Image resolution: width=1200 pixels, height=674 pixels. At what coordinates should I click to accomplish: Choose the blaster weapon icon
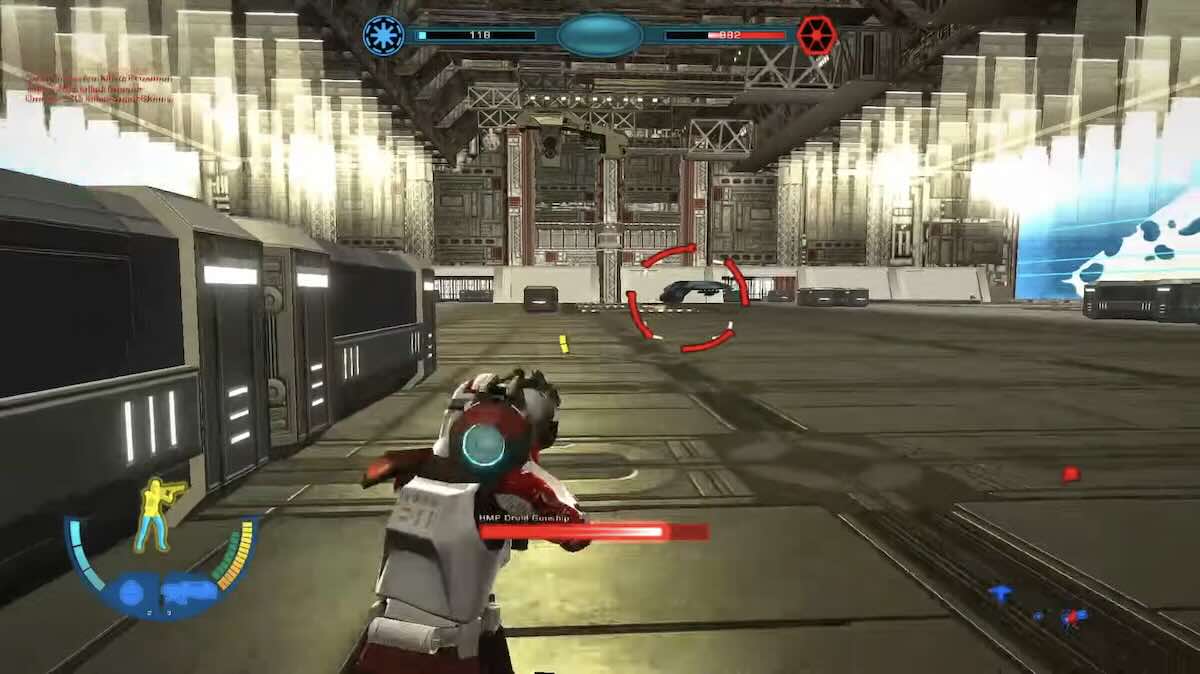pos(190,590)
